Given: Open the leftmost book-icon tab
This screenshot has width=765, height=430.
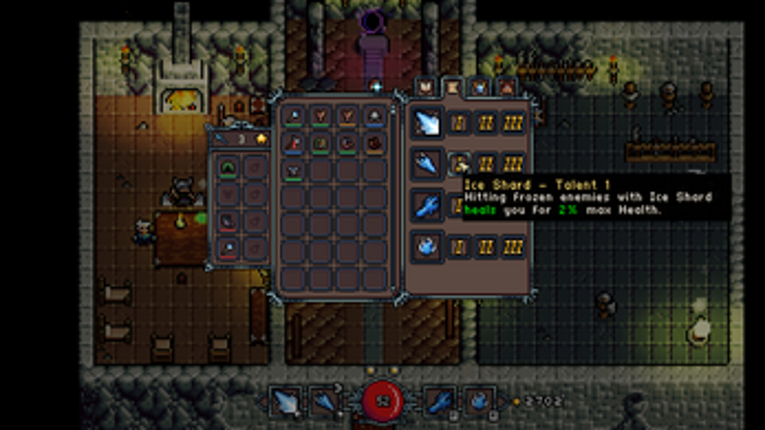Looking at the screenshot, I should point(426,88).
